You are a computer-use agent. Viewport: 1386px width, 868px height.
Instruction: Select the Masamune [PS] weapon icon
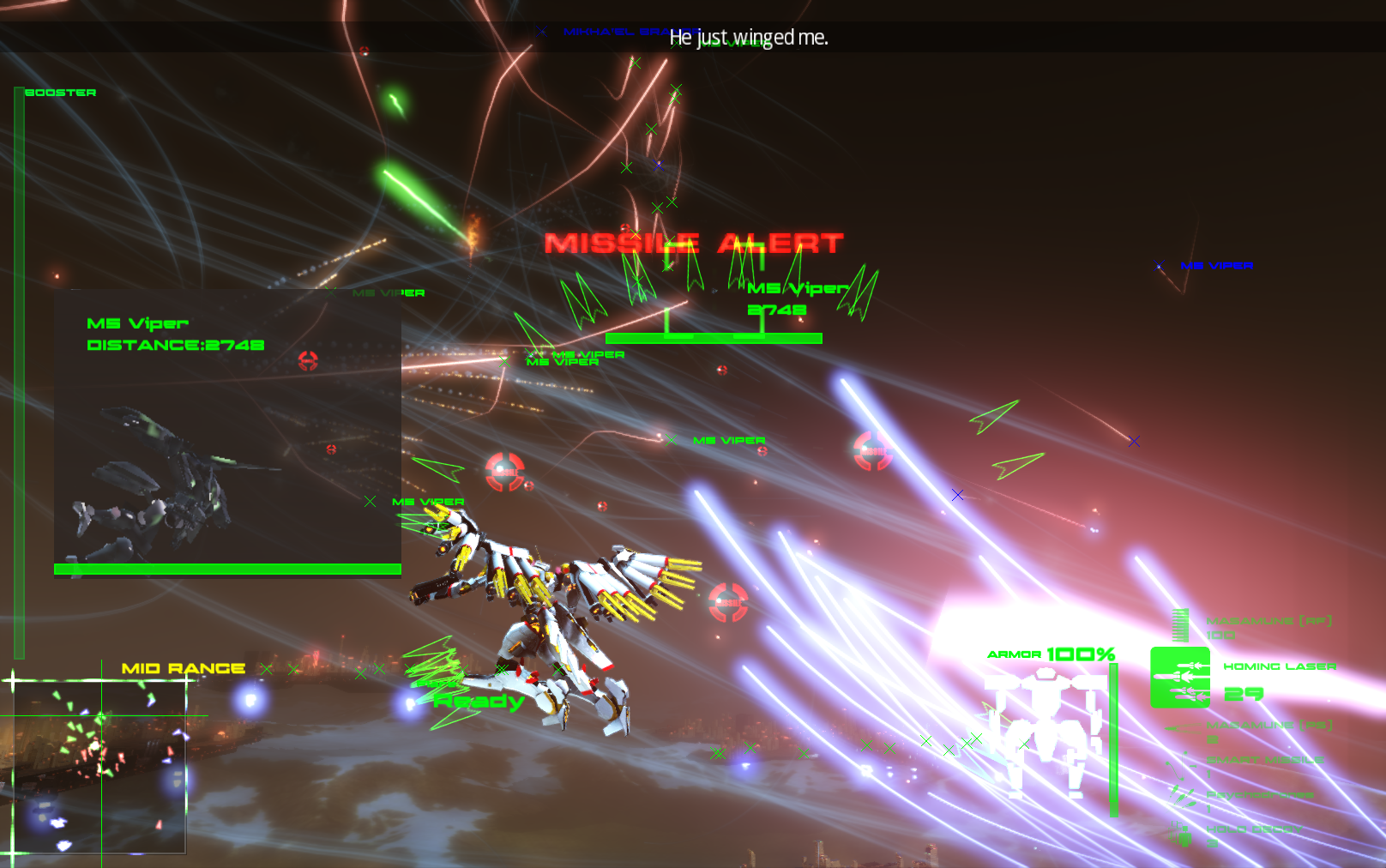(x=1184, y=729)
